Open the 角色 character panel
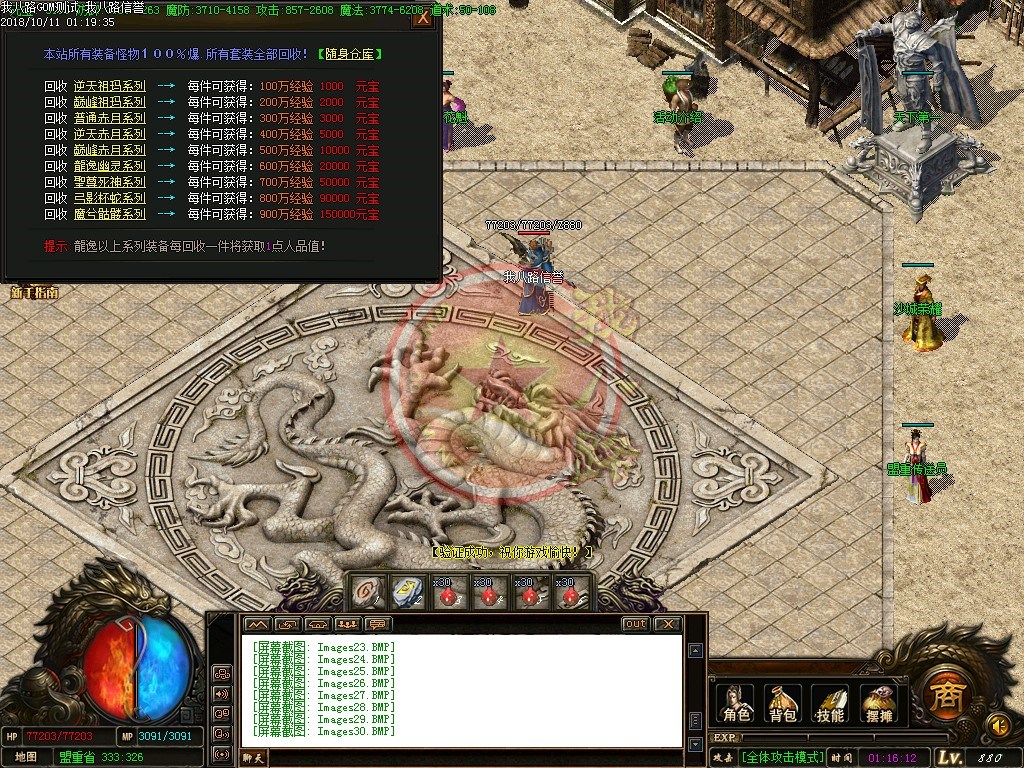Image resolution: width=1024 pixels, height=768 pixels. pyautogui.click(x=737, y=703)
